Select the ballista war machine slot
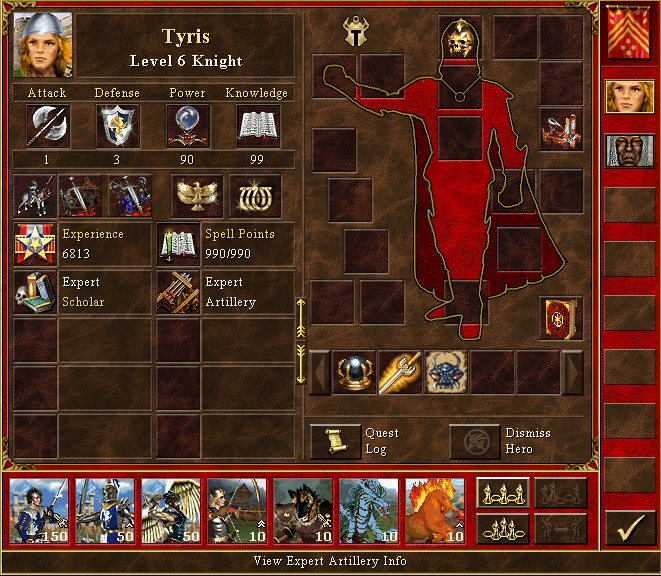The height and width of the screenshot is (576, 661). 561,129
